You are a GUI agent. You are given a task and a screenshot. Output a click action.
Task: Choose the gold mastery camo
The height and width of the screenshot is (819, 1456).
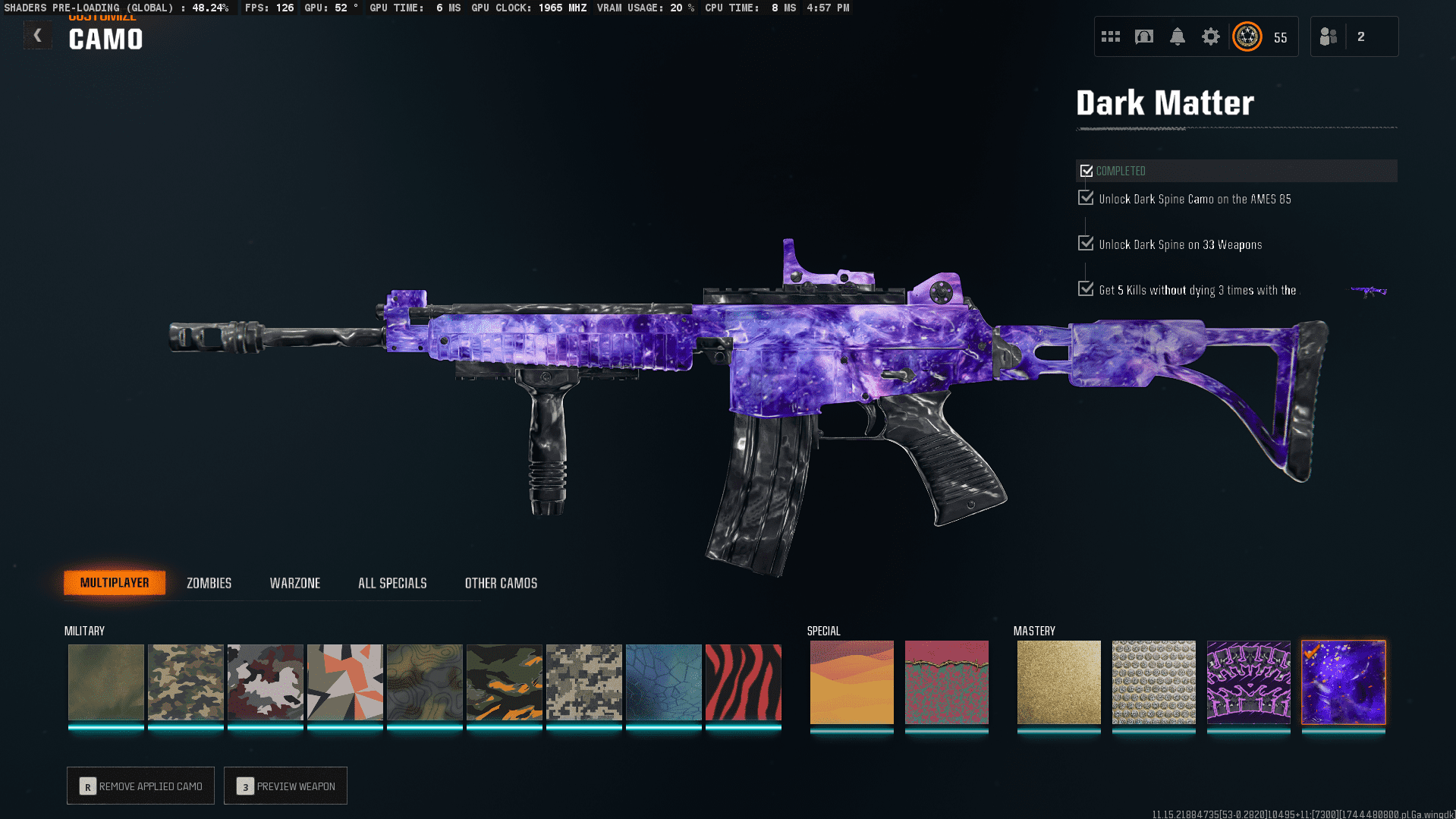coord(1058,682)
